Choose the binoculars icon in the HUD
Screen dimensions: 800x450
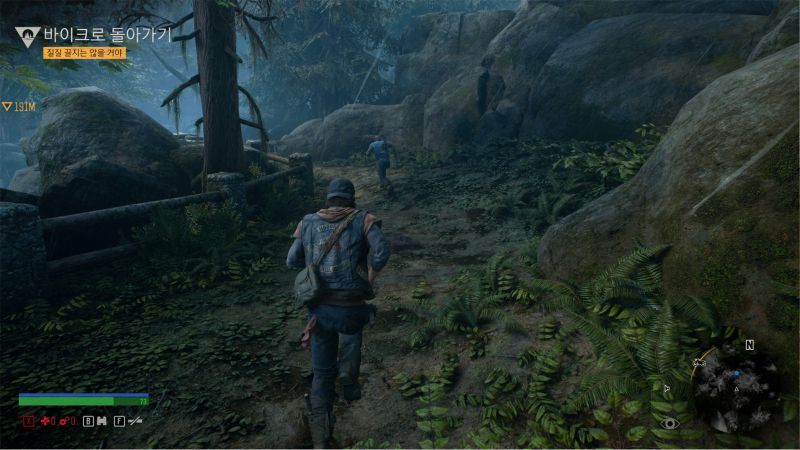[x=101, y=421]
